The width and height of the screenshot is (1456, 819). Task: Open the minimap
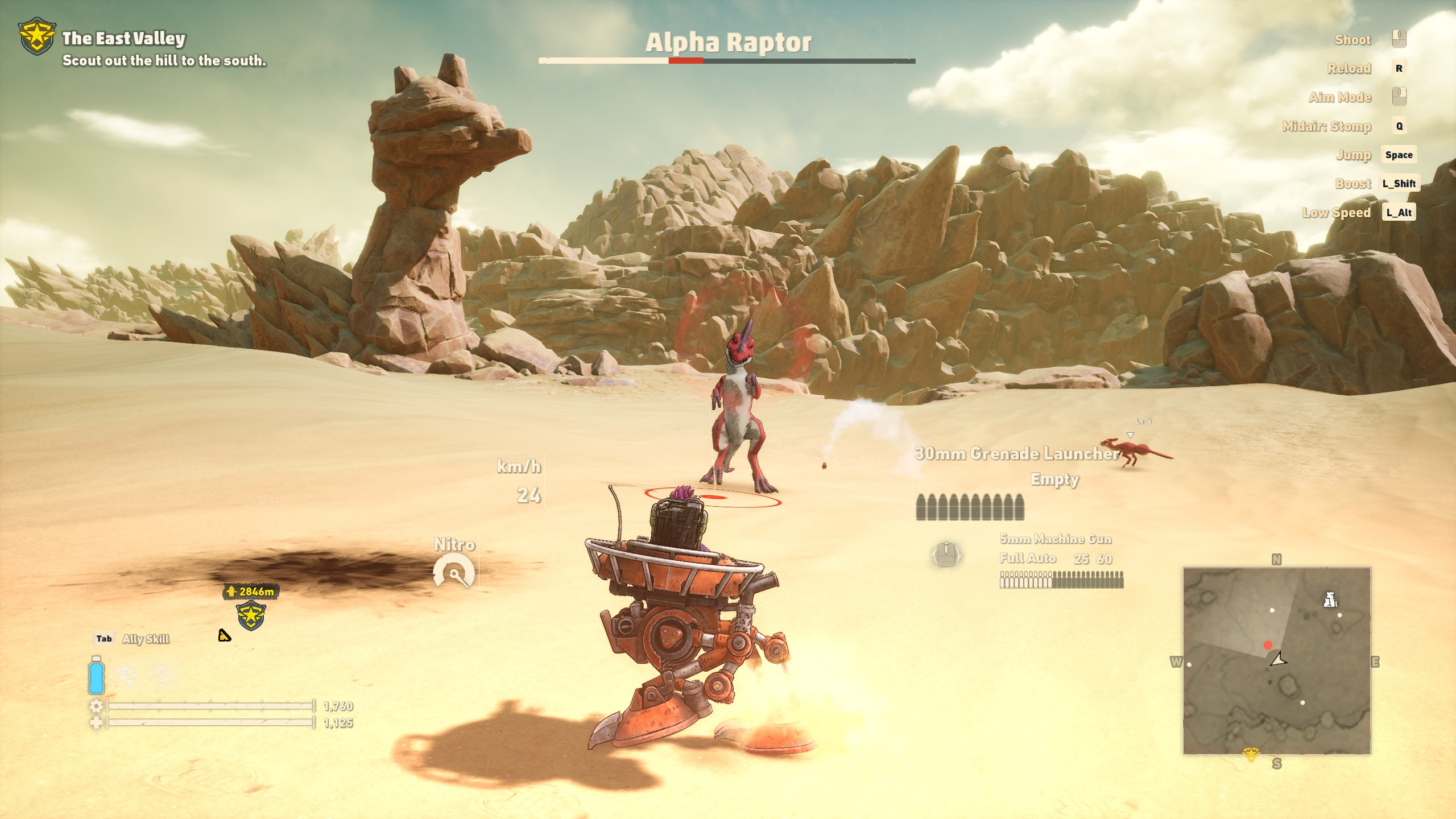[1276, 661]
